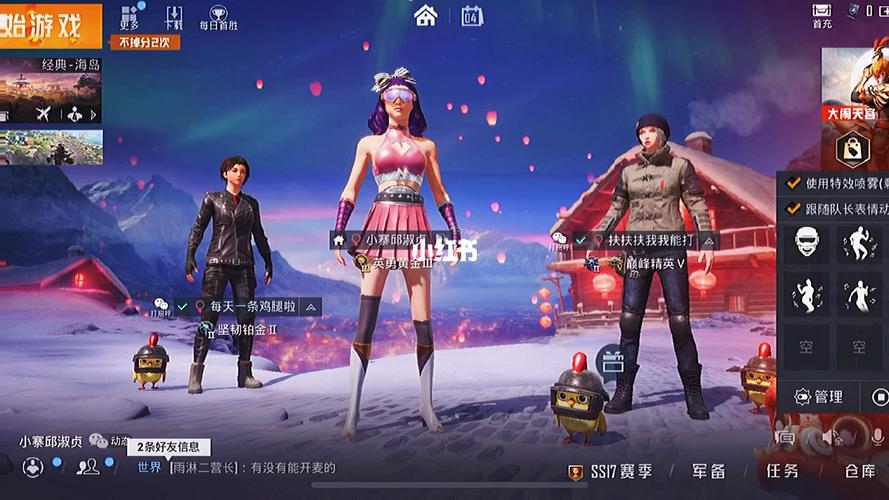The width and height of the screenshot is (889, 500).
Task: Select the skull mask emote slot
Action: (x=806, y=244)
